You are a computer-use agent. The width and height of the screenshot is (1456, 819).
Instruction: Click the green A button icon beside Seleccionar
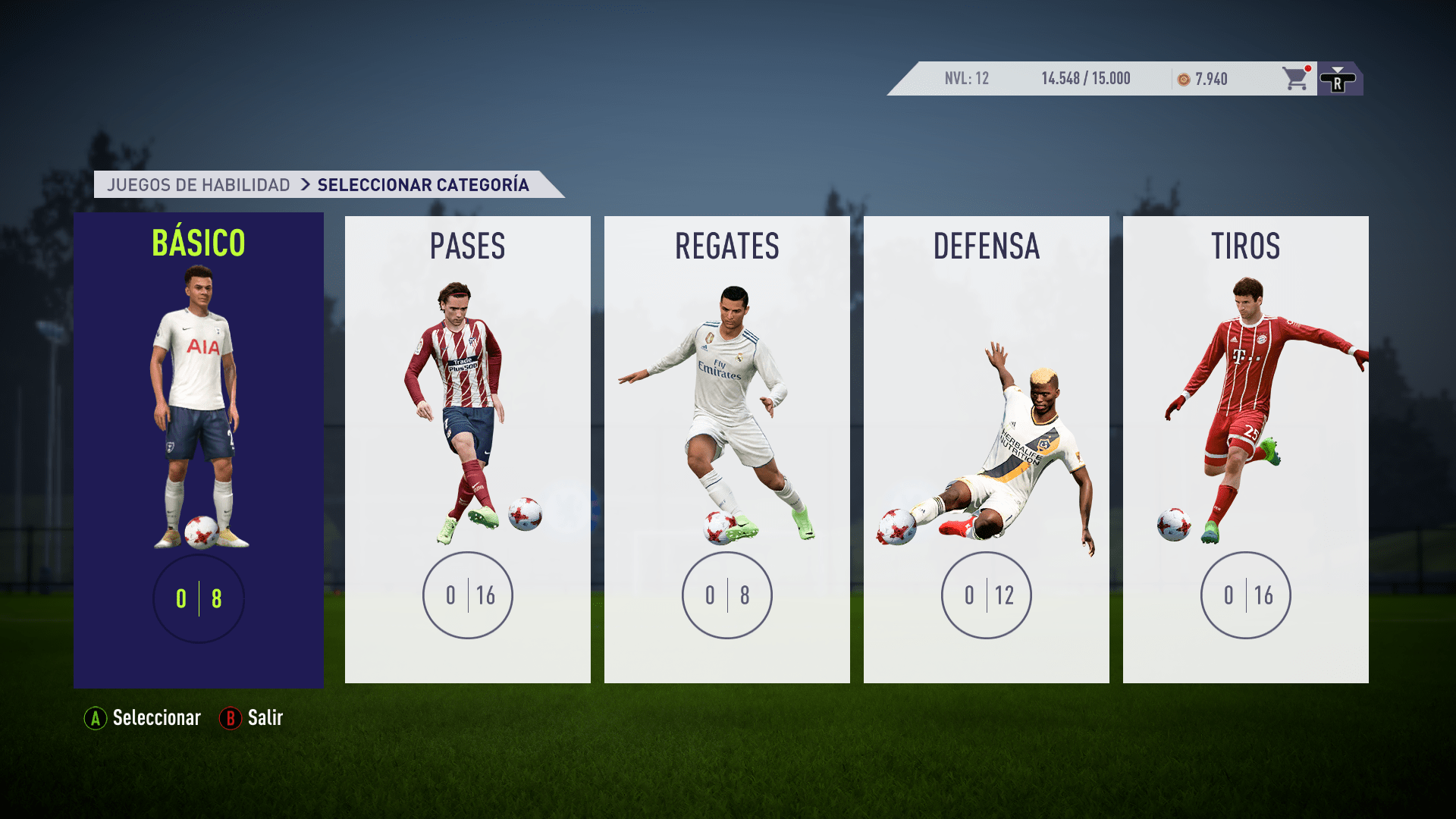click(94, 718)
